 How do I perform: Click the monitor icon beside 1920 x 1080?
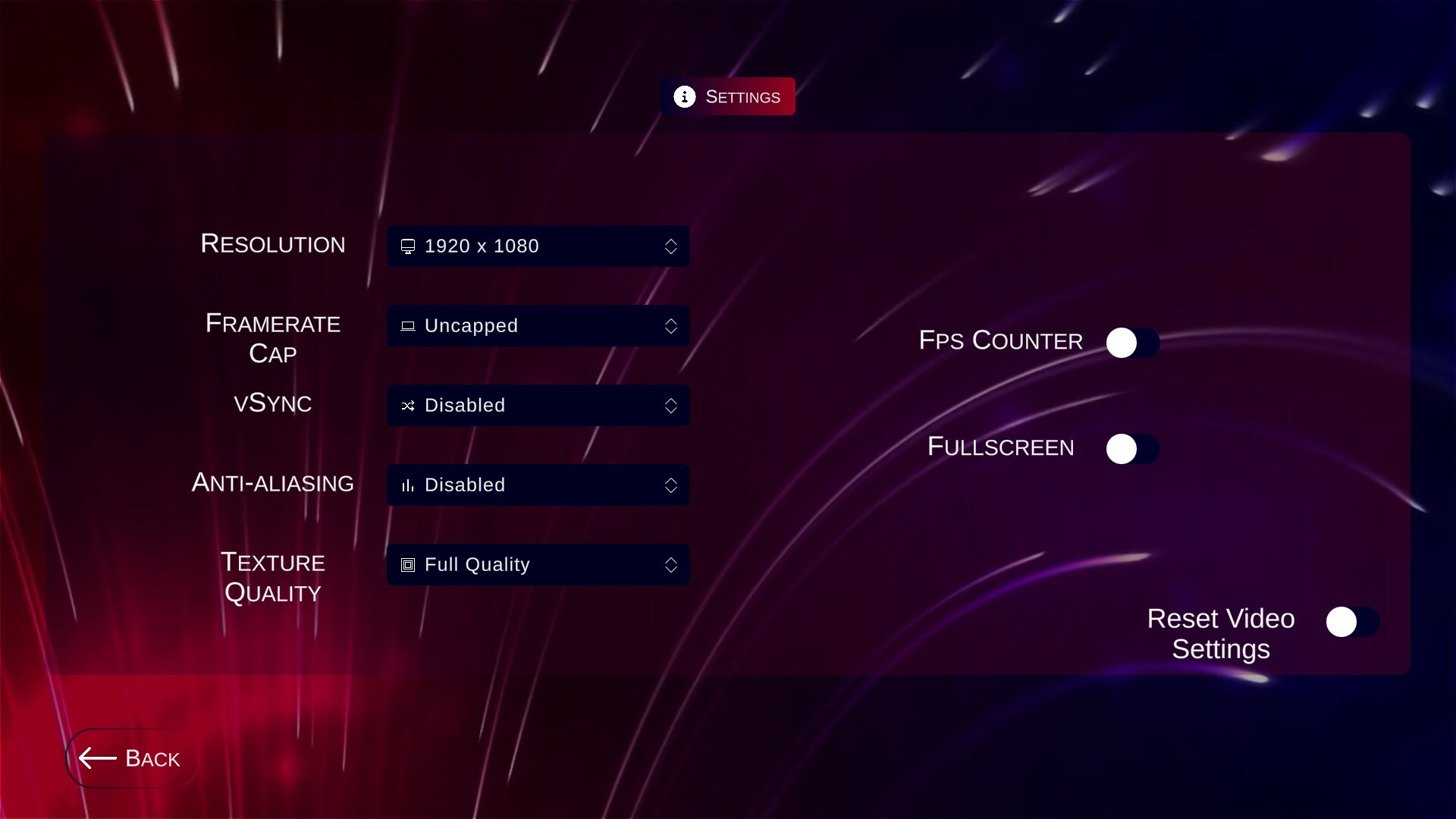[x=408, y=246]
